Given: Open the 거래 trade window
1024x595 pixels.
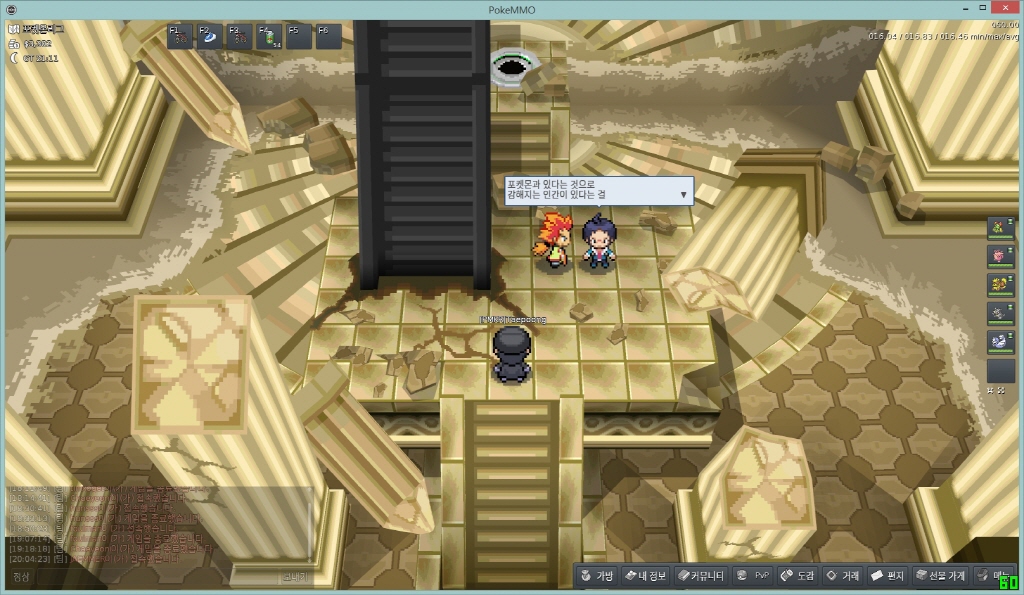Looking at the screenshot, I should (841, 576).
